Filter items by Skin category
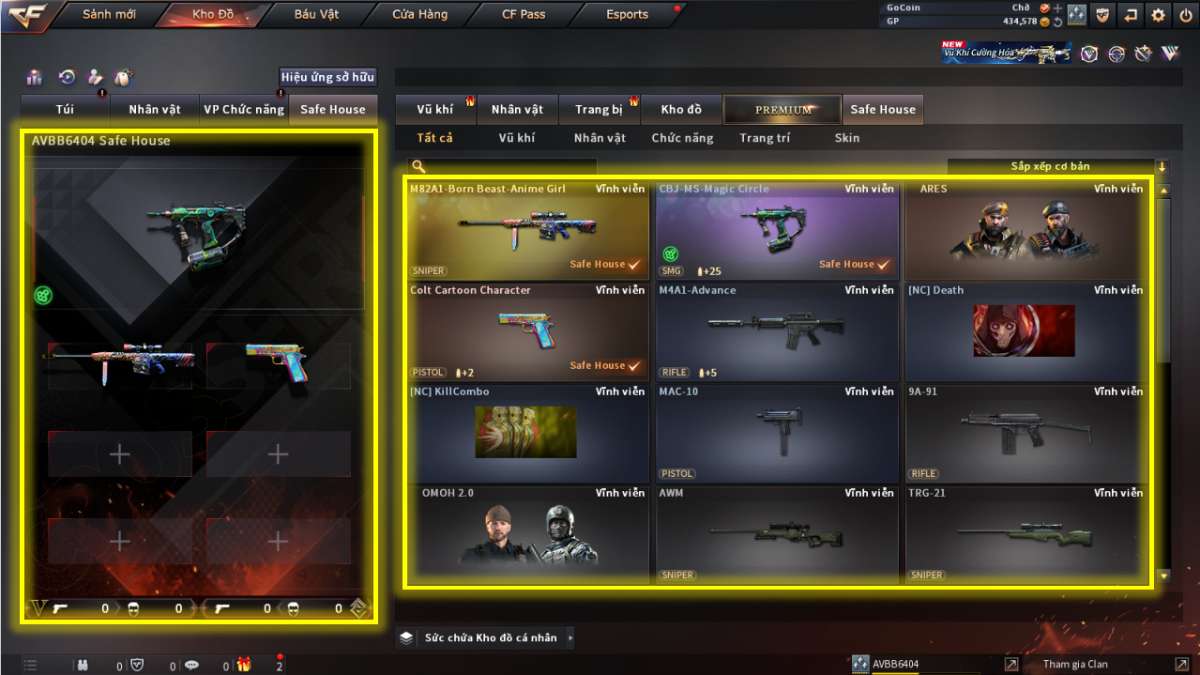 pos(847,138)
